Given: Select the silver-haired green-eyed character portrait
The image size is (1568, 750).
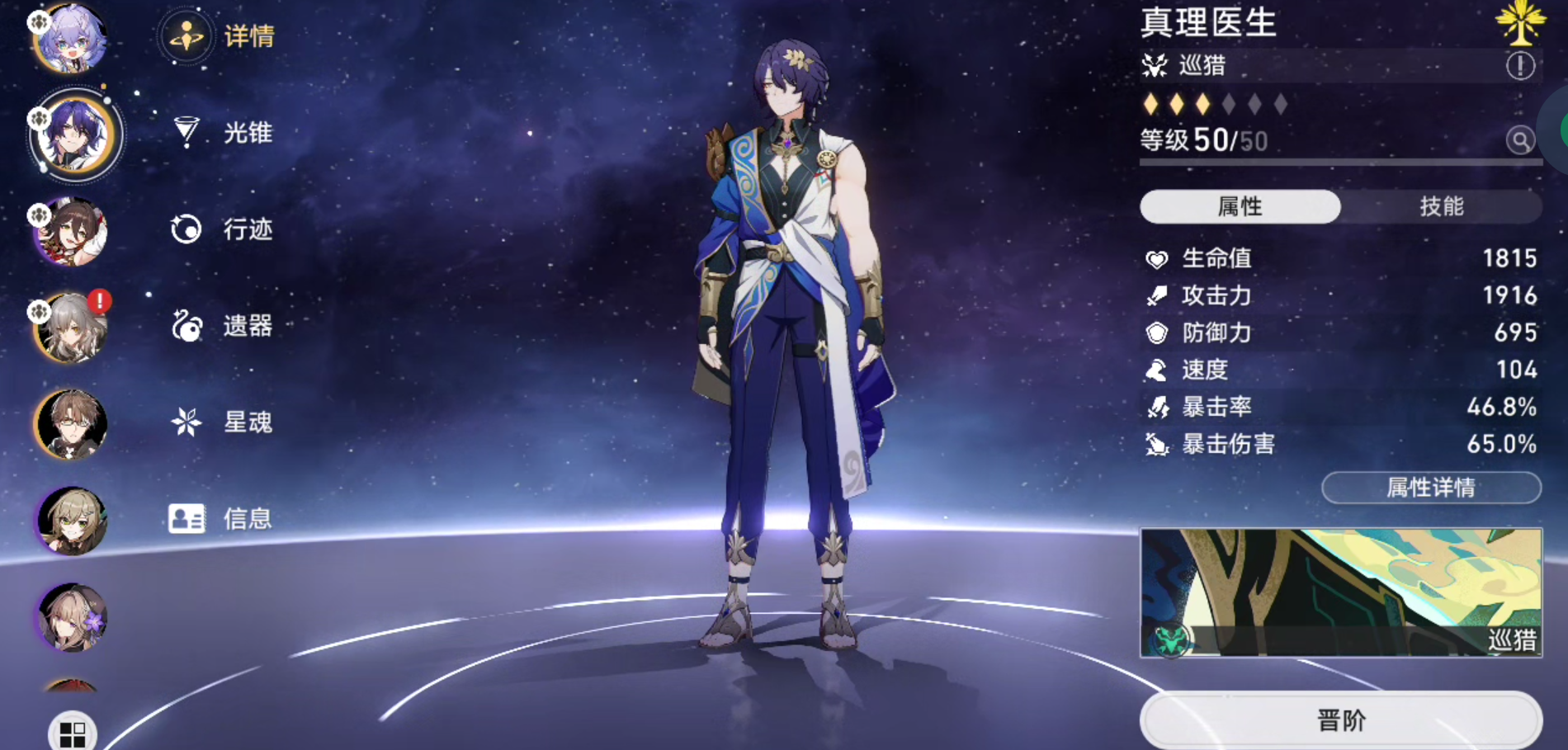Looking at the screenshot, I should point(71,39).
